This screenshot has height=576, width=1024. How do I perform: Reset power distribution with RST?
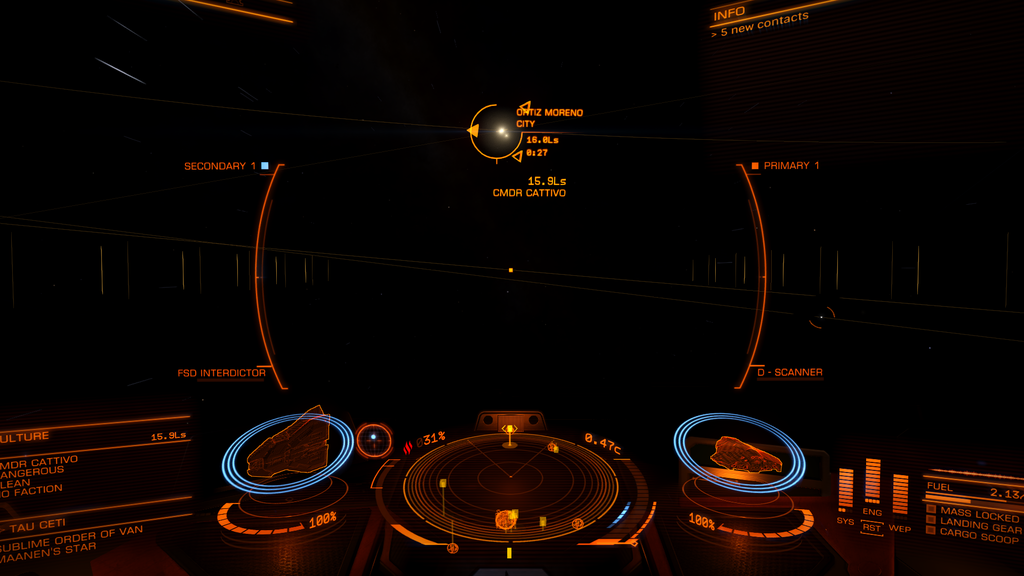coord(873,527)
